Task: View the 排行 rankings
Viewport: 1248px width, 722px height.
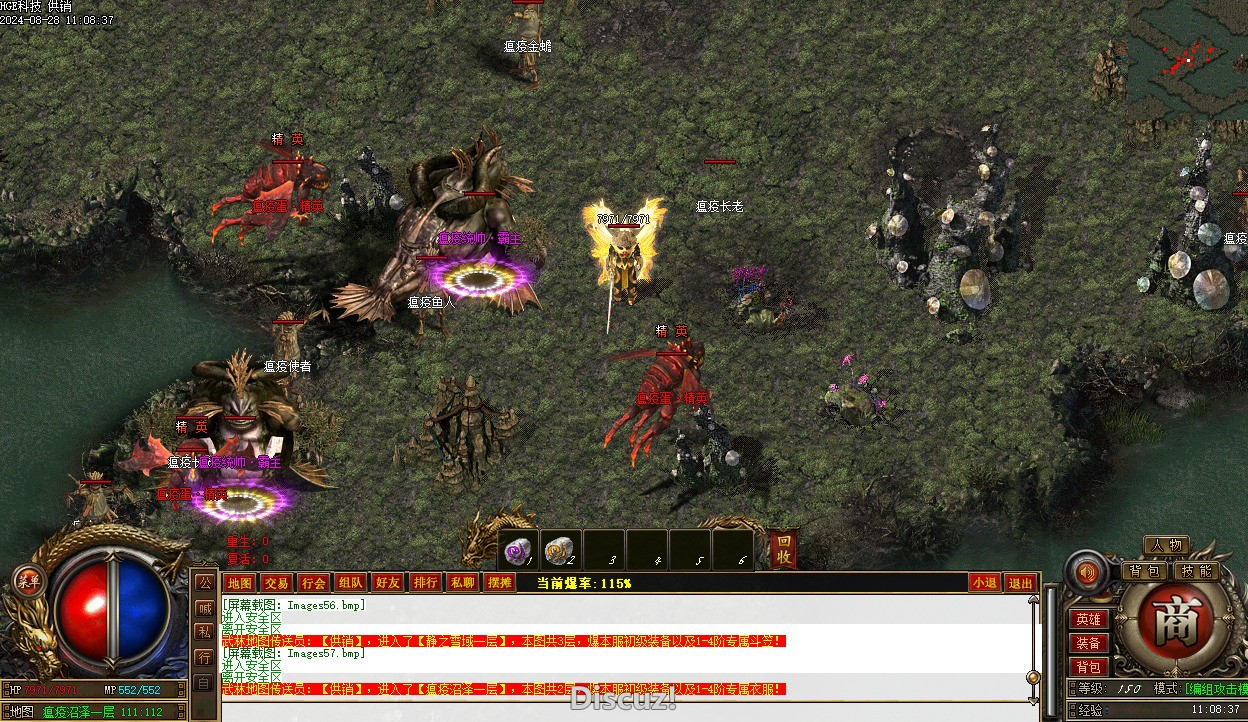Action: coord(425,583)
